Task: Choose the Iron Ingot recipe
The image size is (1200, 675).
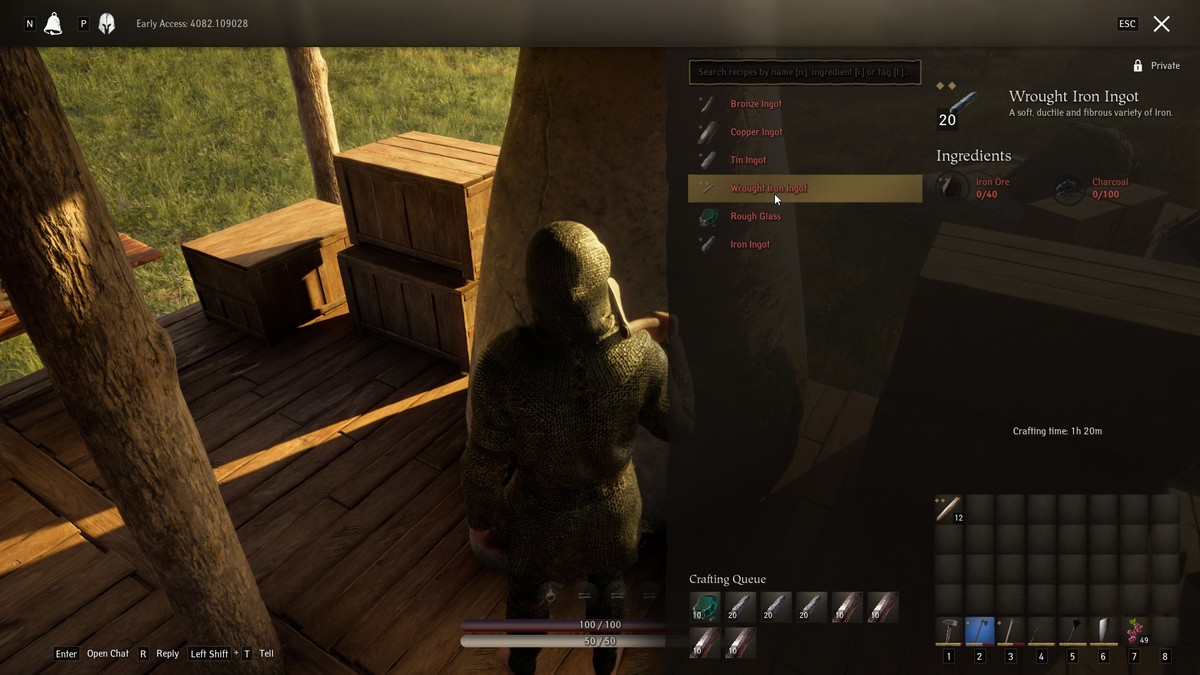Action: coord(750,244)
